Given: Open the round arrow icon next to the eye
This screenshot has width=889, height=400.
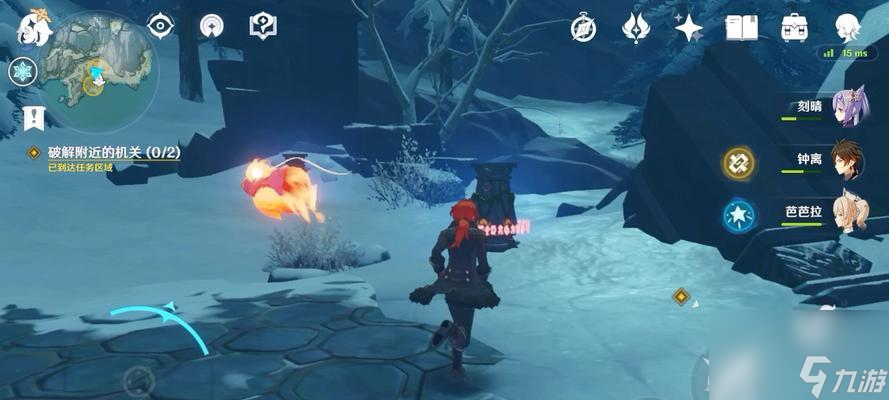Looking at the screenshot, I should (212, 27).
